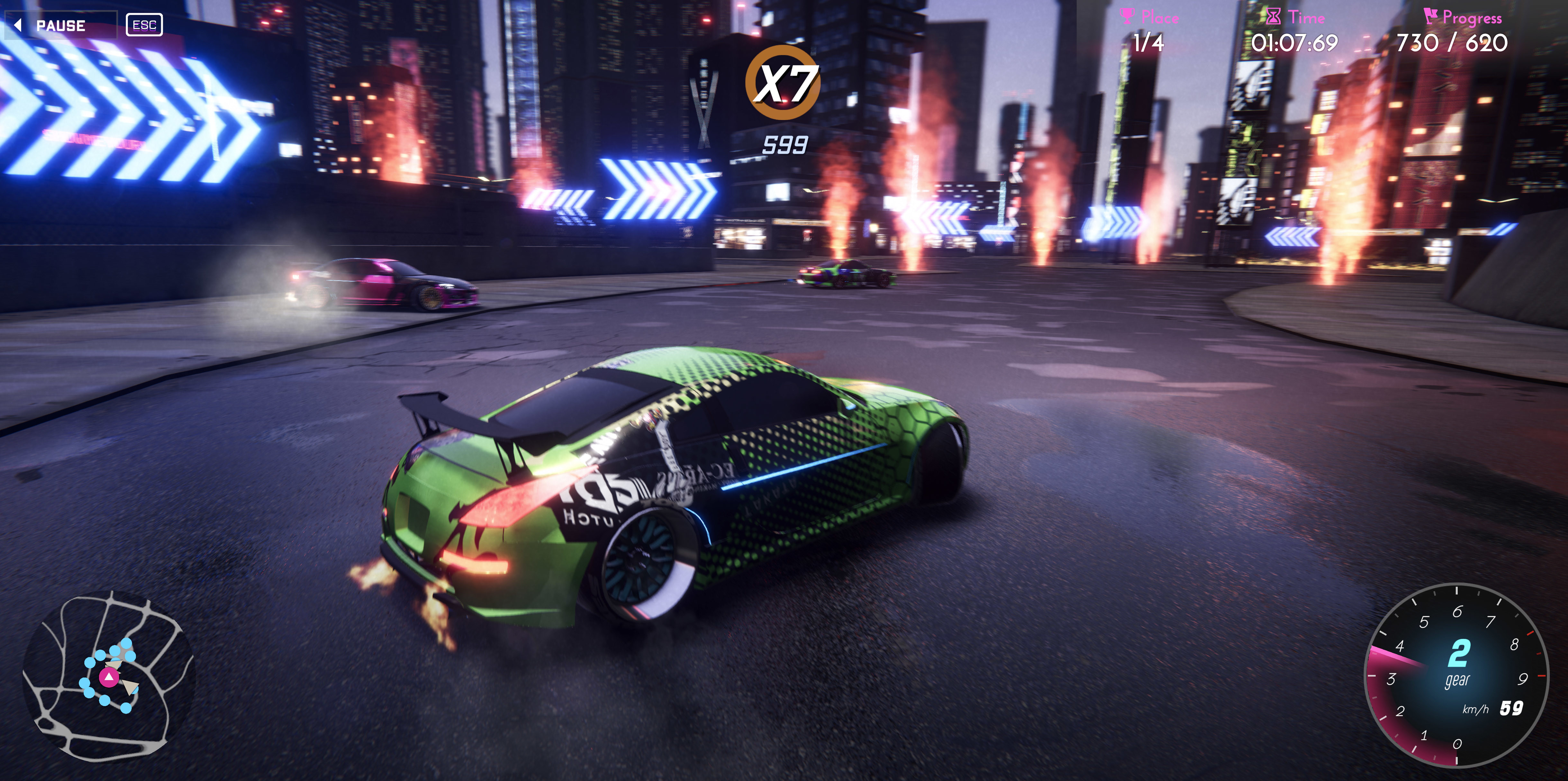Click the beige direction arrow on the minimap
The image size is (1568, 781).
131,687
